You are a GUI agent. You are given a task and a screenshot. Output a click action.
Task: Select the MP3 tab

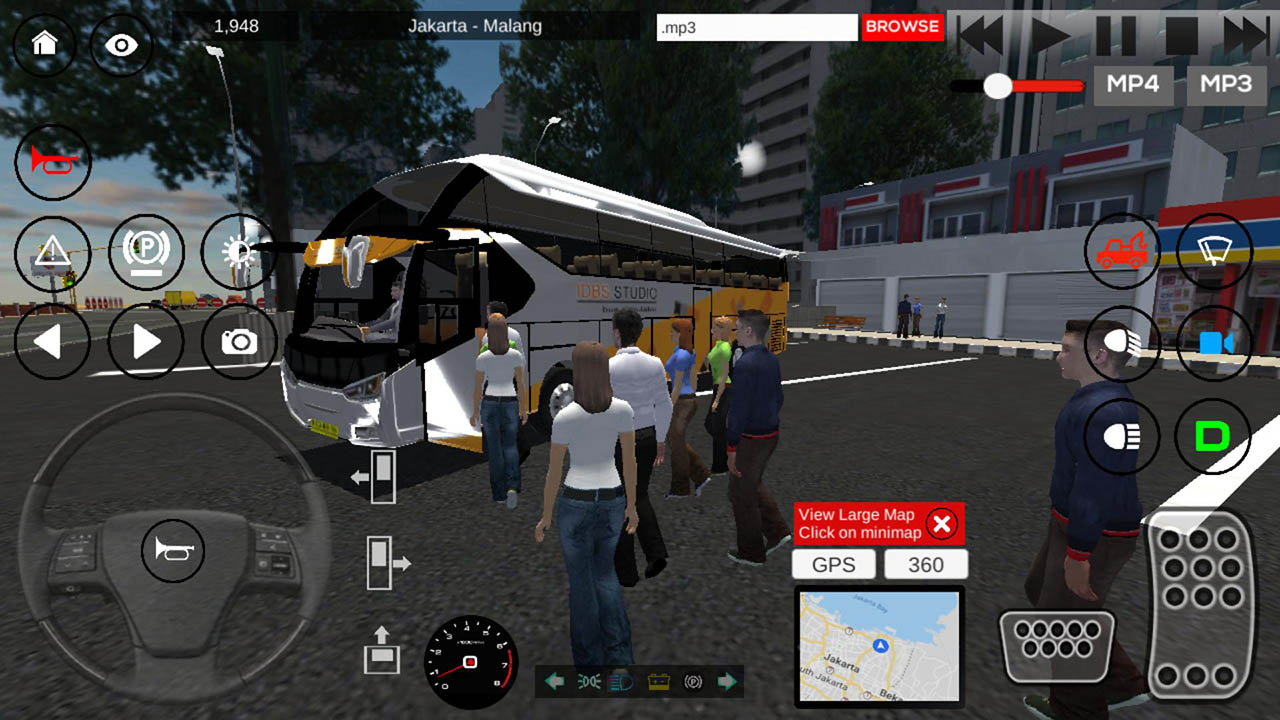pyautogui.click(x=1227, y=85)
